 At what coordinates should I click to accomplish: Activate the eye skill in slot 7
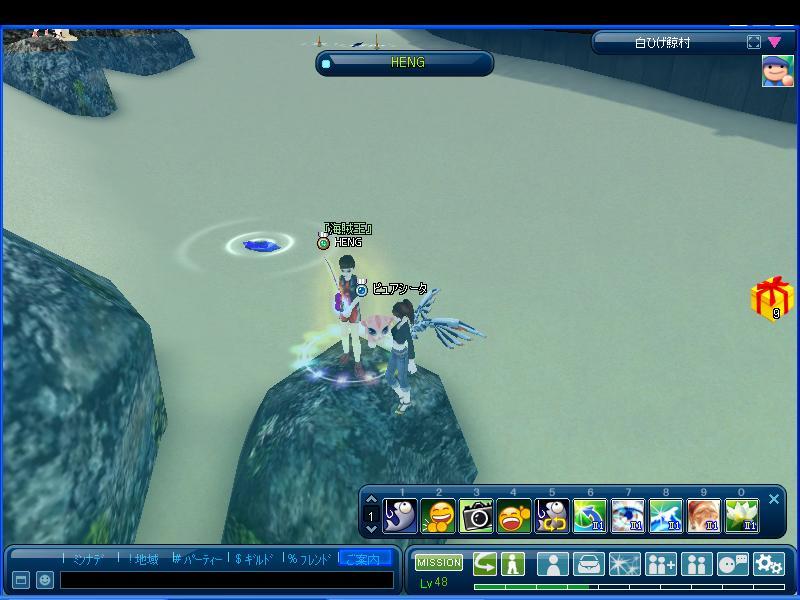[628, 516]
